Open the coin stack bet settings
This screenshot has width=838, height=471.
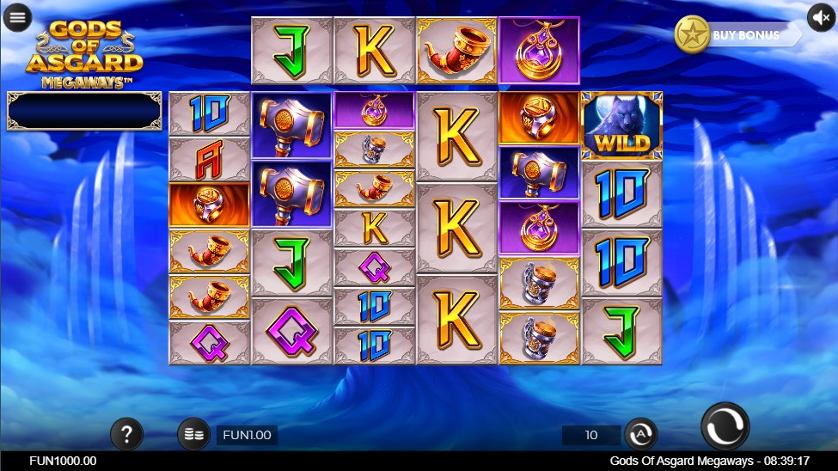[x=194, y=434]
